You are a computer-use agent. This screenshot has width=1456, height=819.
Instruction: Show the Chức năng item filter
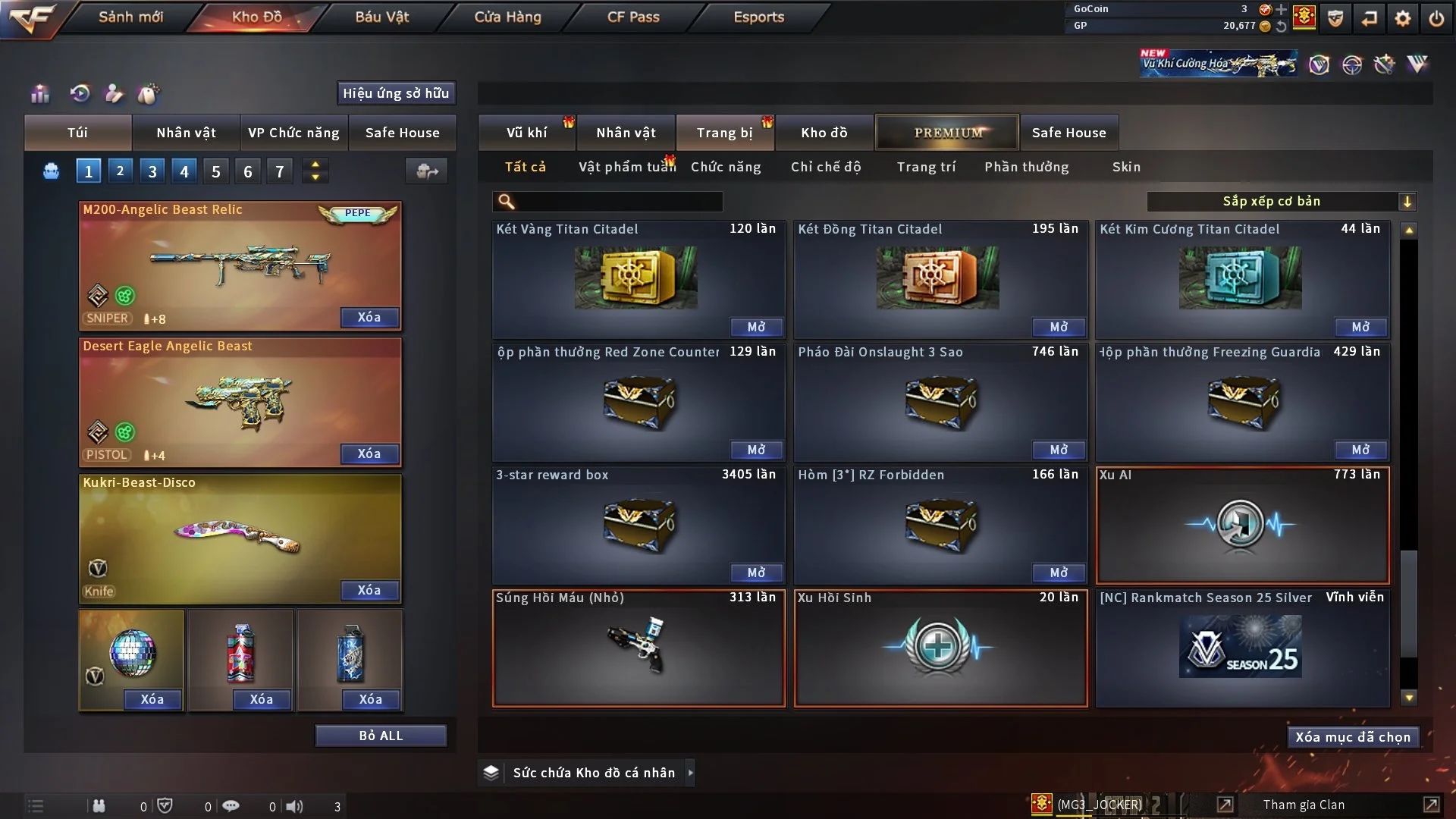pos(726,167)
